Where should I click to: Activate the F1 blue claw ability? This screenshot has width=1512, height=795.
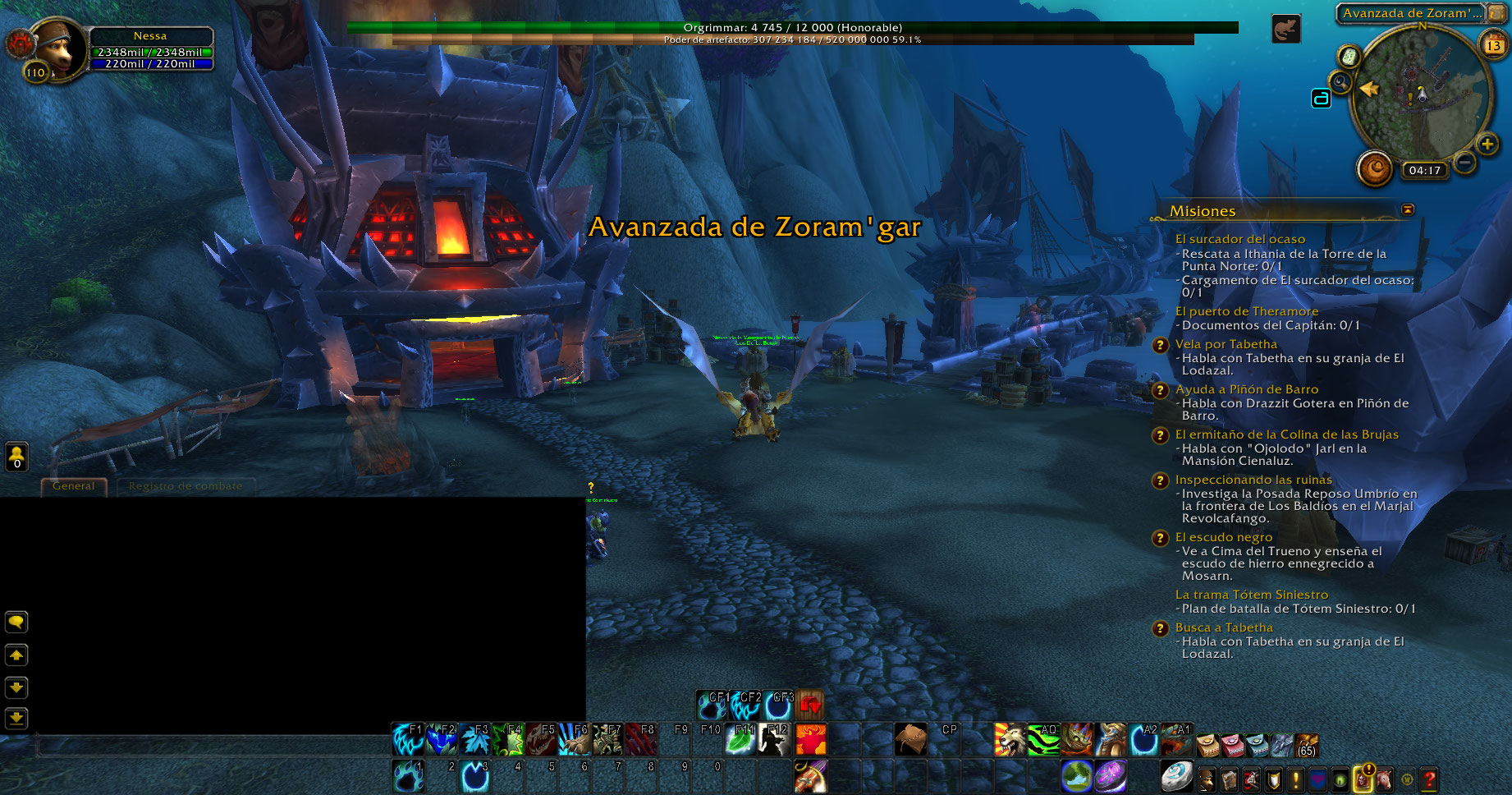(407, 739)
